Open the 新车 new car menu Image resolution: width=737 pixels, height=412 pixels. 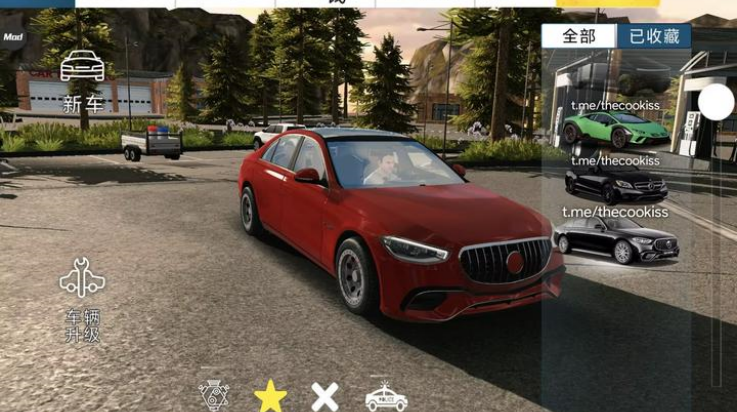click(x=82, y=80)
